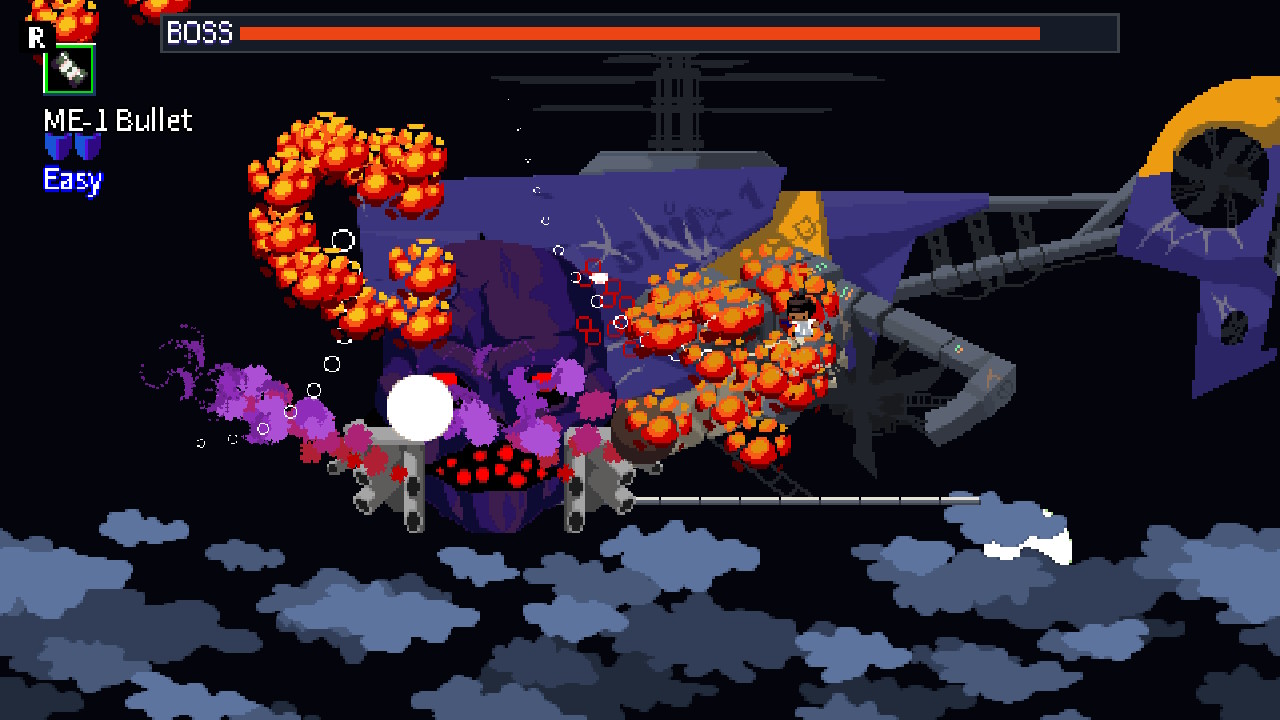The width and height of the screenshot is (1280, 720).
Task: Click the glowing white orb projectile
Action: coord(419,405)
